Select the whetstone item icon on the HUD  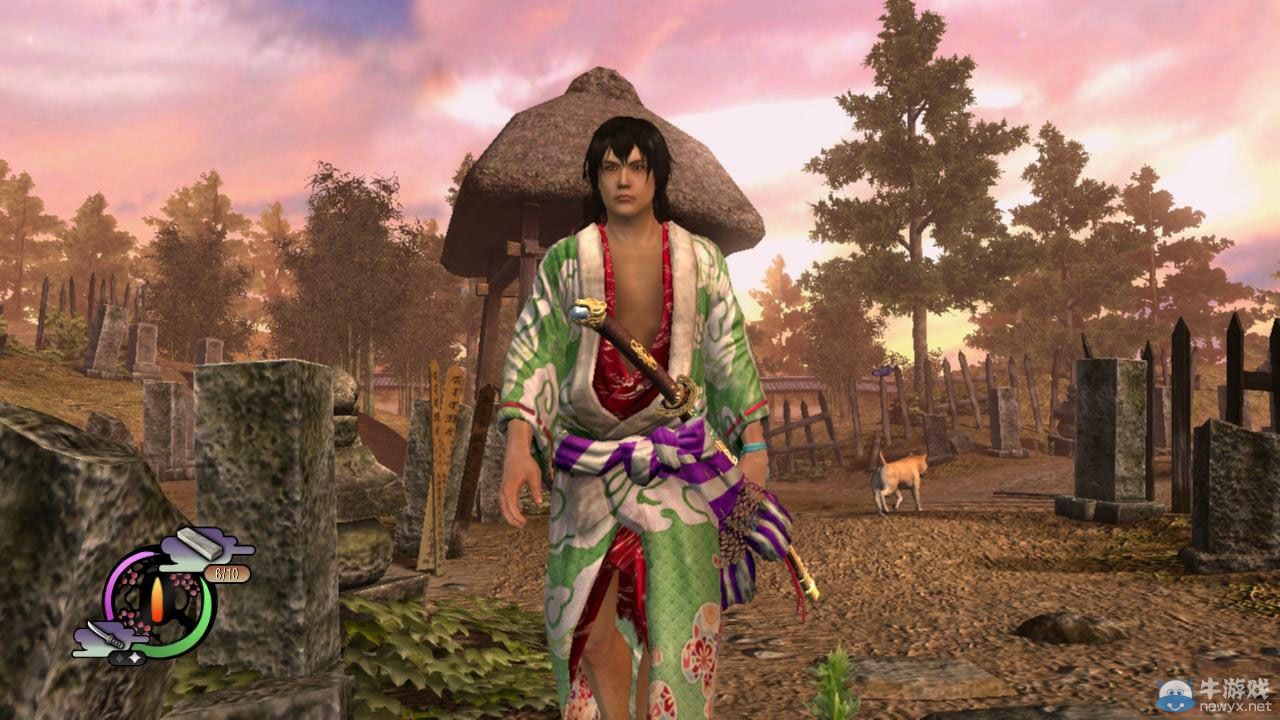tap(199, 544)
